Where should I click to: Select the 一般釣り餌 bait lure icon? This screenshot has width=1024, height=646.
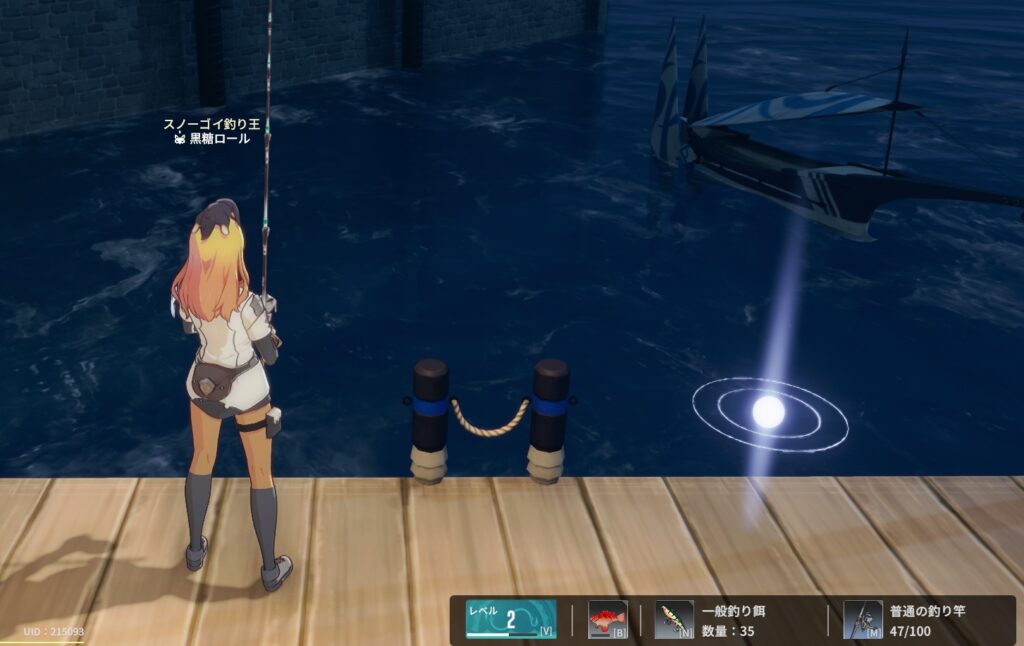coord(674,619)
